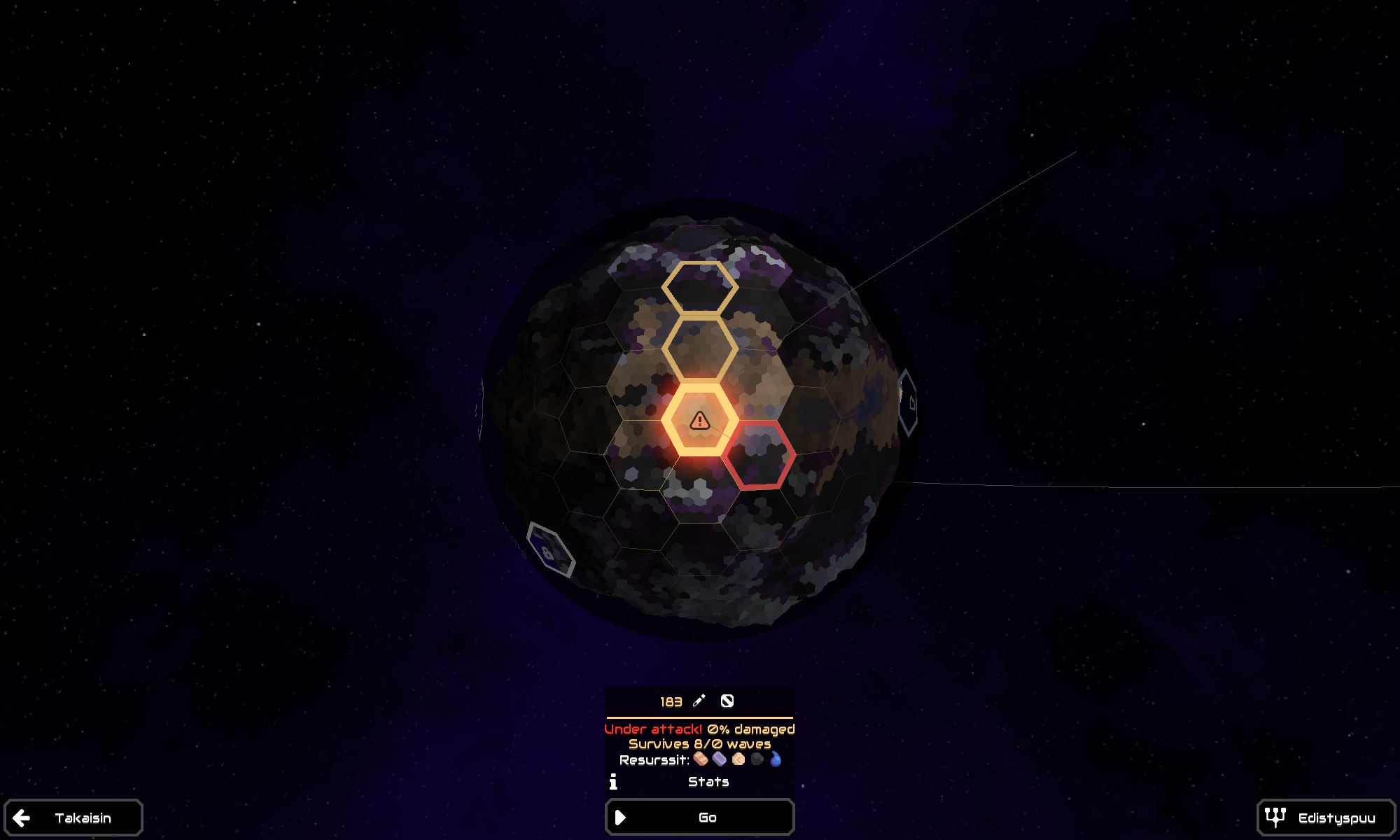Open the info icon beside Stats

[614, 783]
